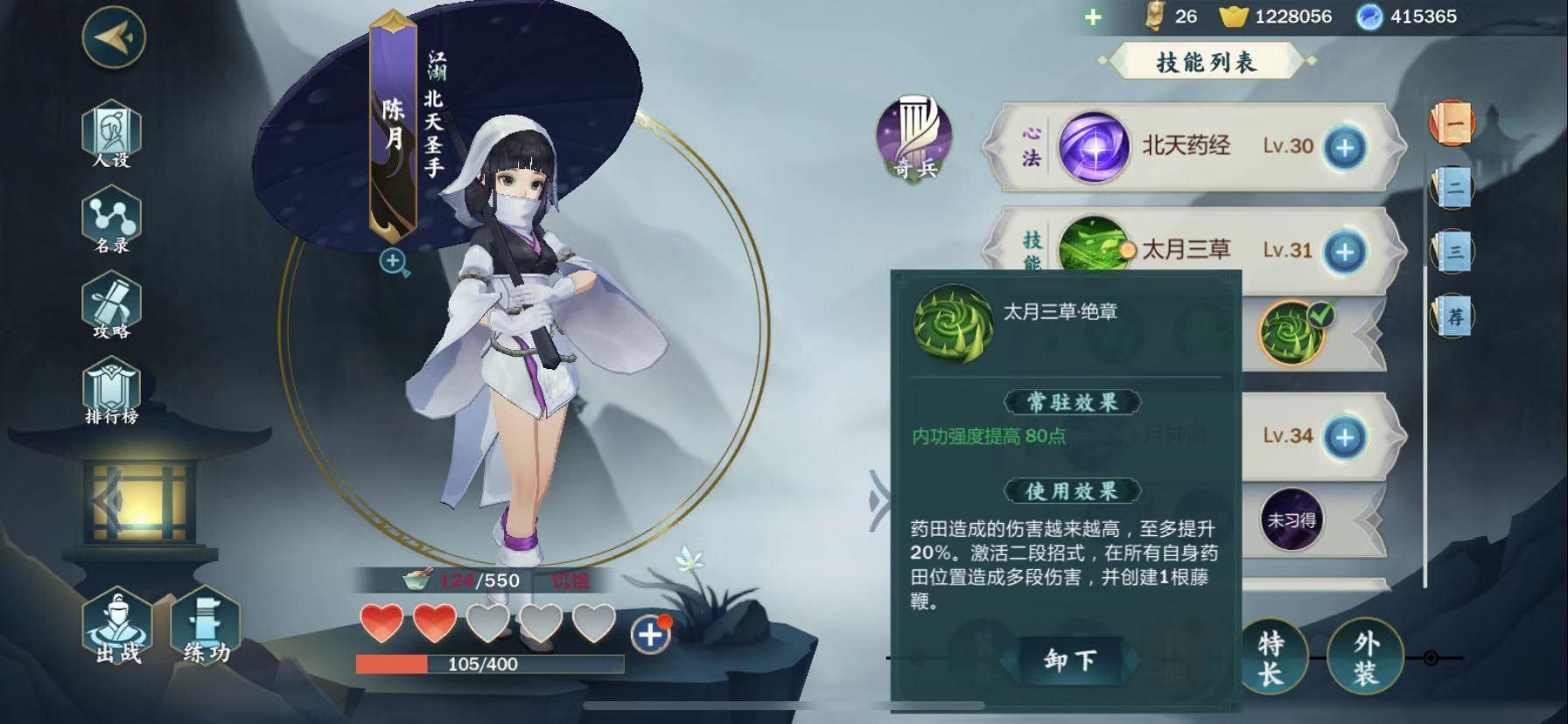Upgrade 太月三草 with its plus button
Image resolution: width=1568 pixels, height=724 pixels.
coord(1344,252)
